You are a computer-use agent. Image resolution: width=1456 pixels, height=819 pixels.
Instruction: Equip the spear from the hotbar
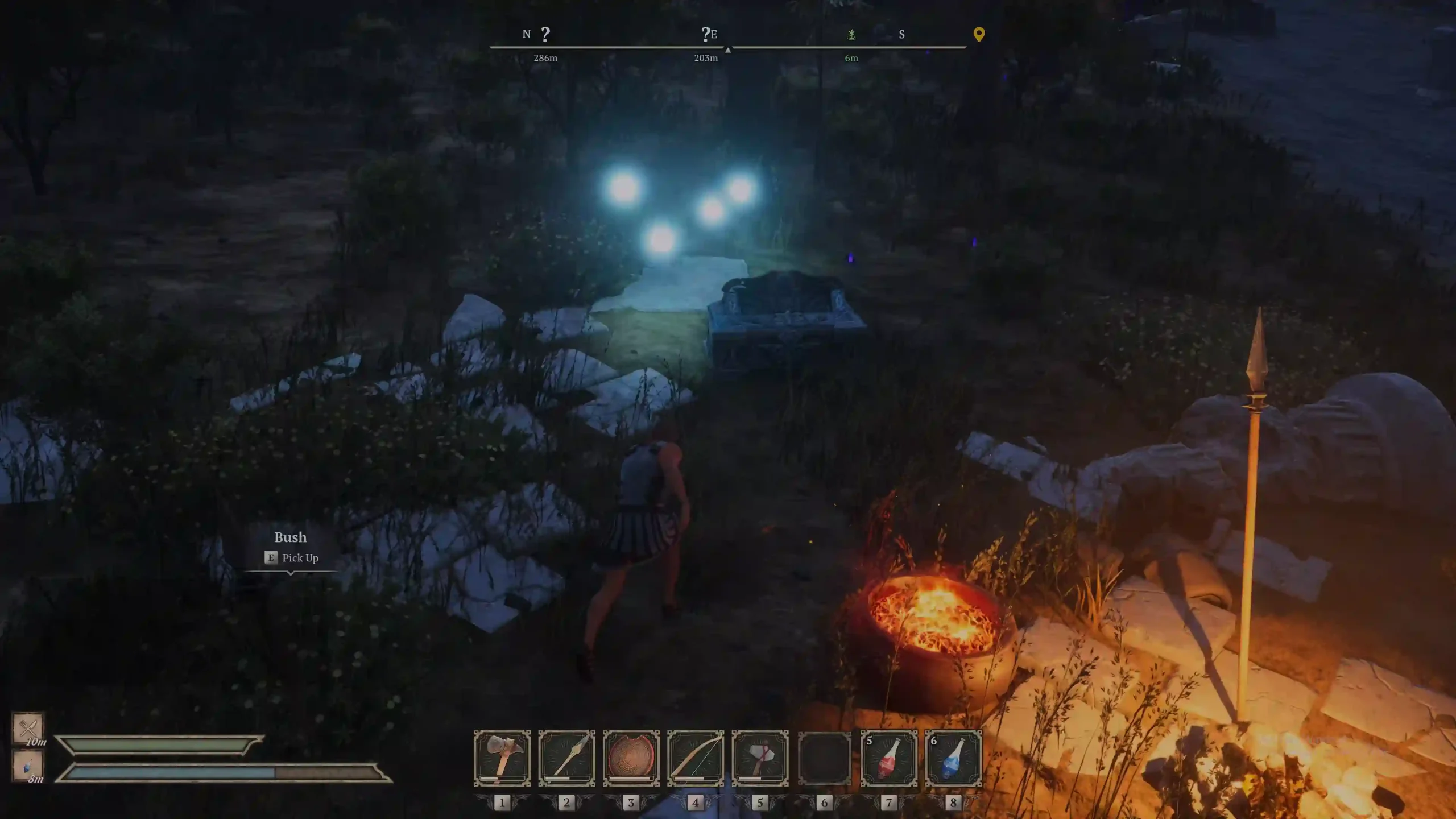(x=566, y=758)
